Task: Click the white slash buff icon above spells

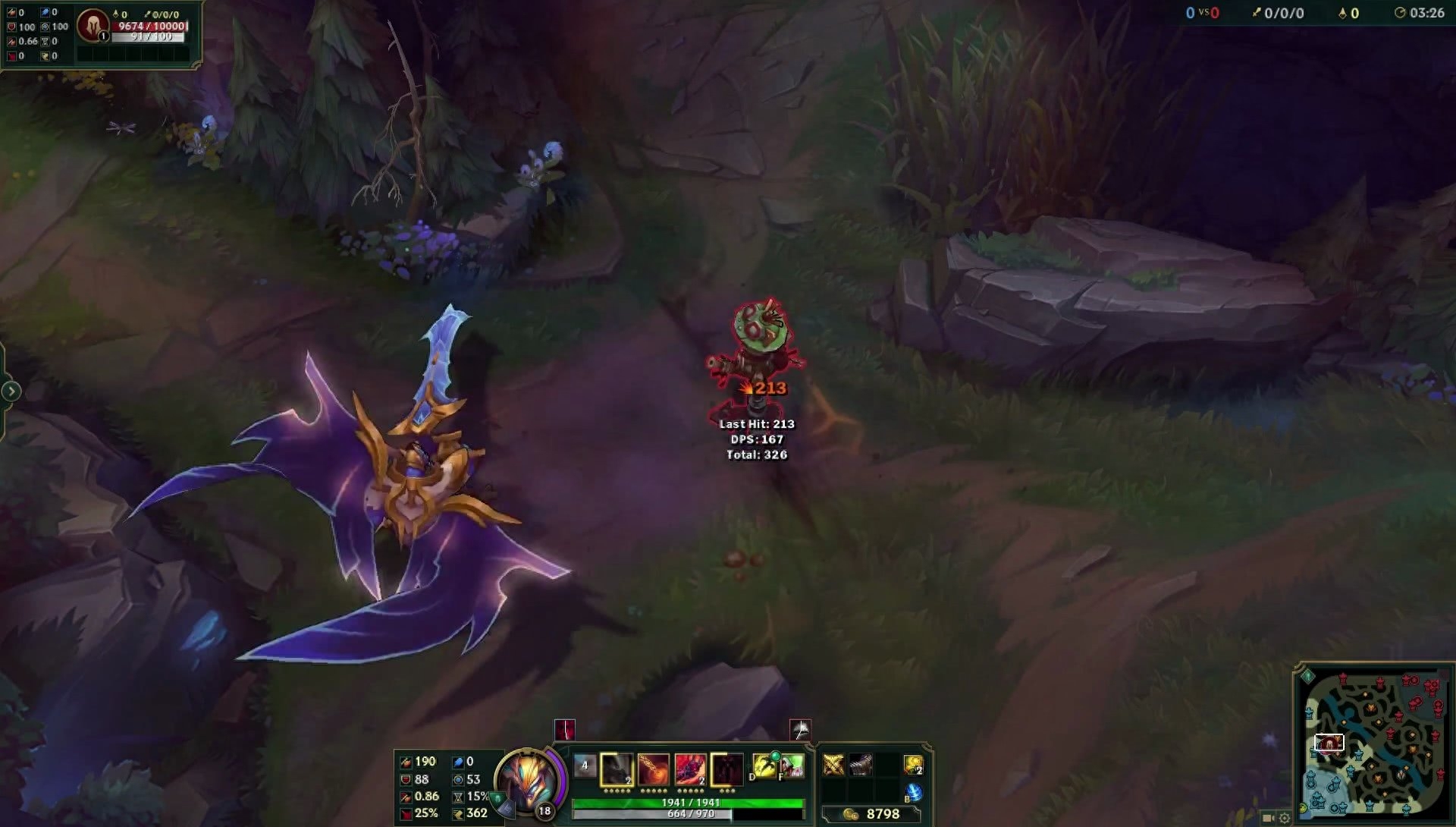Action: (x=800, y=730)
